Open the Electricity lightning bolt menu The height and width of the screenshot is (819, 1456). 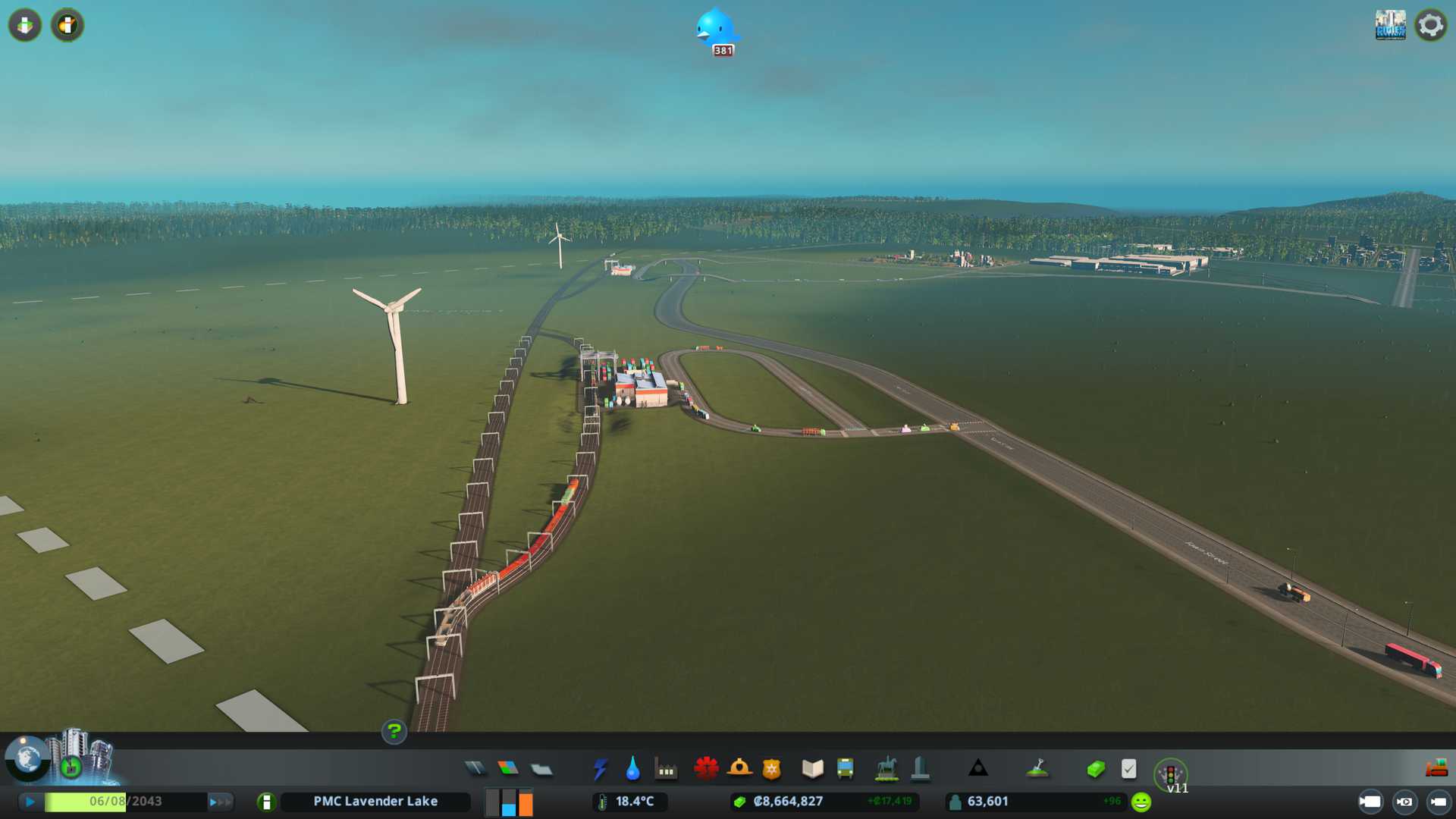pyautogui.click(x=600, y=769)
